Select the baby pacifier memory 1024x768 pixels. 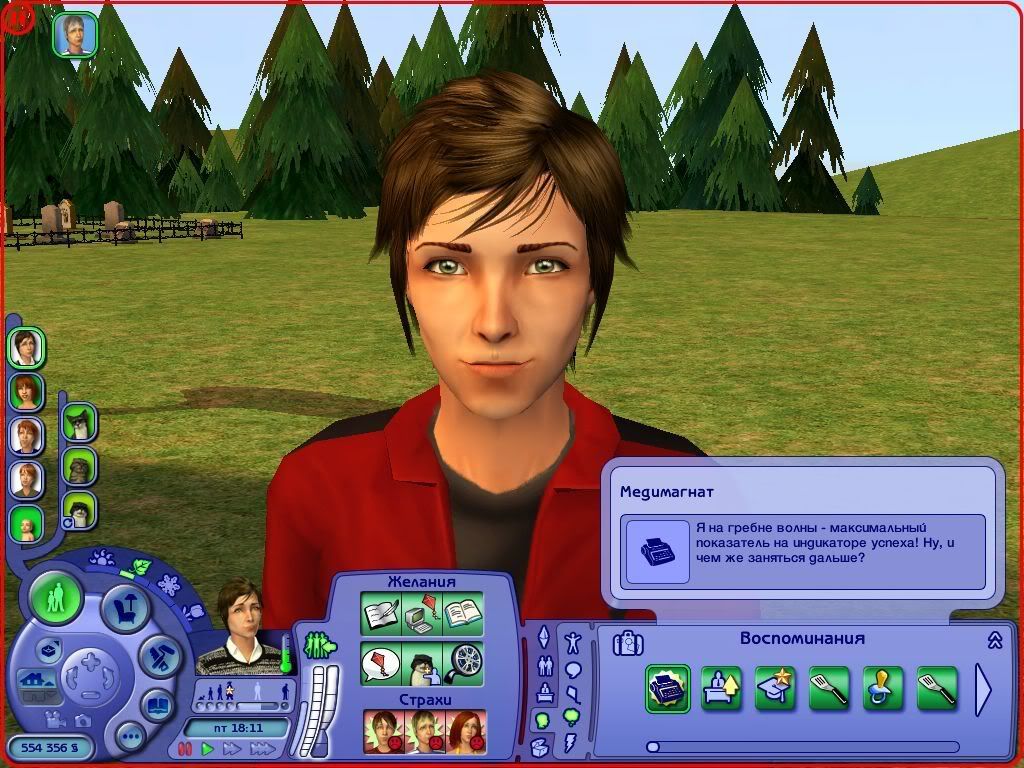(x=883, y=688)
